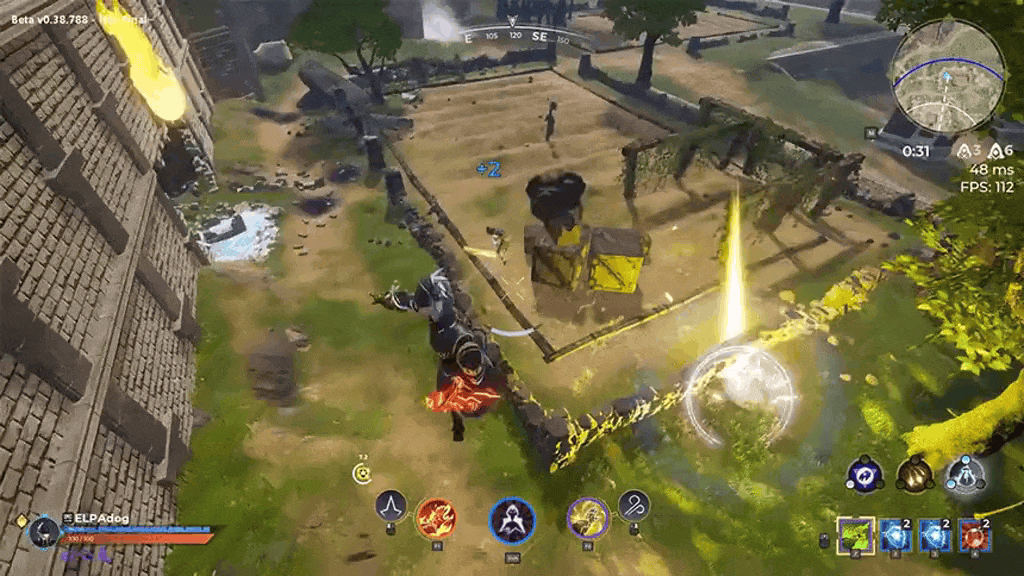
Task: Open the circular minimap
Action: click(947, 76)
